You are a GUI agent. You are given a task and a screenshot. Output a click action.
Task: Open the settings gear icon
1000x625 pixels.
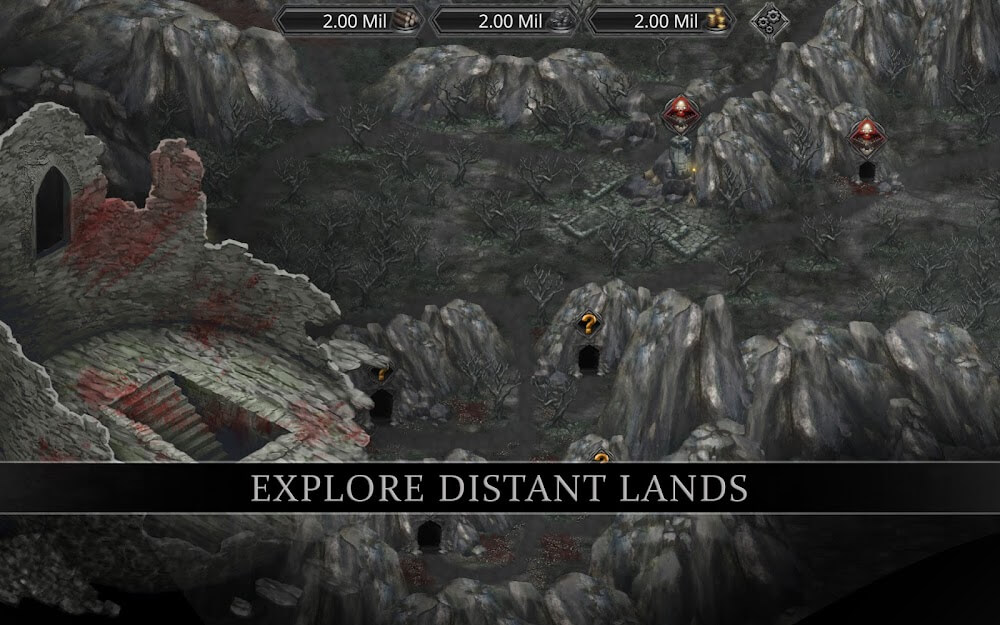point(770,20)
